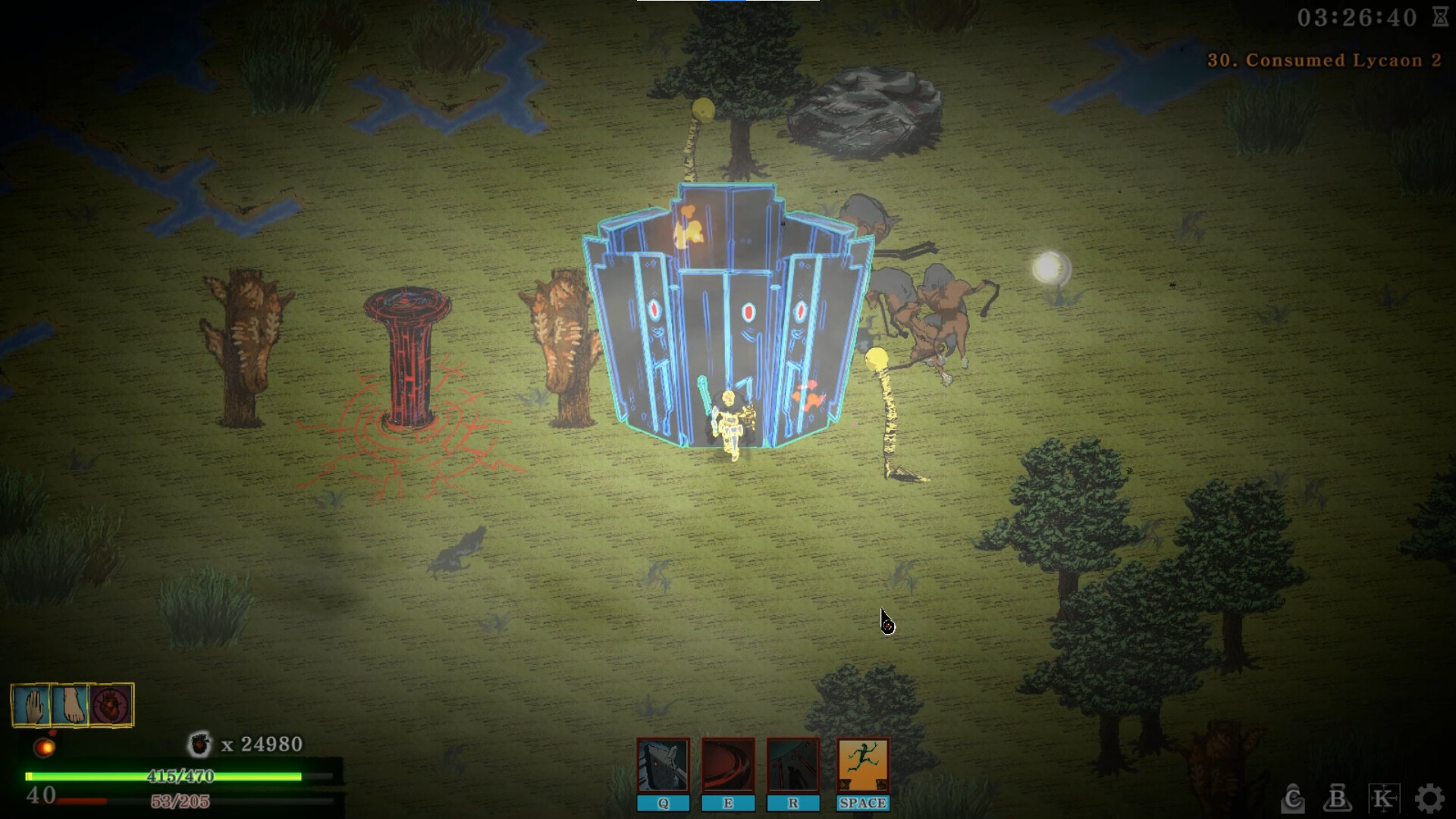Open the targeted heart equipment slot
This screenshot has width=1456, height=819.
point(109,705)
